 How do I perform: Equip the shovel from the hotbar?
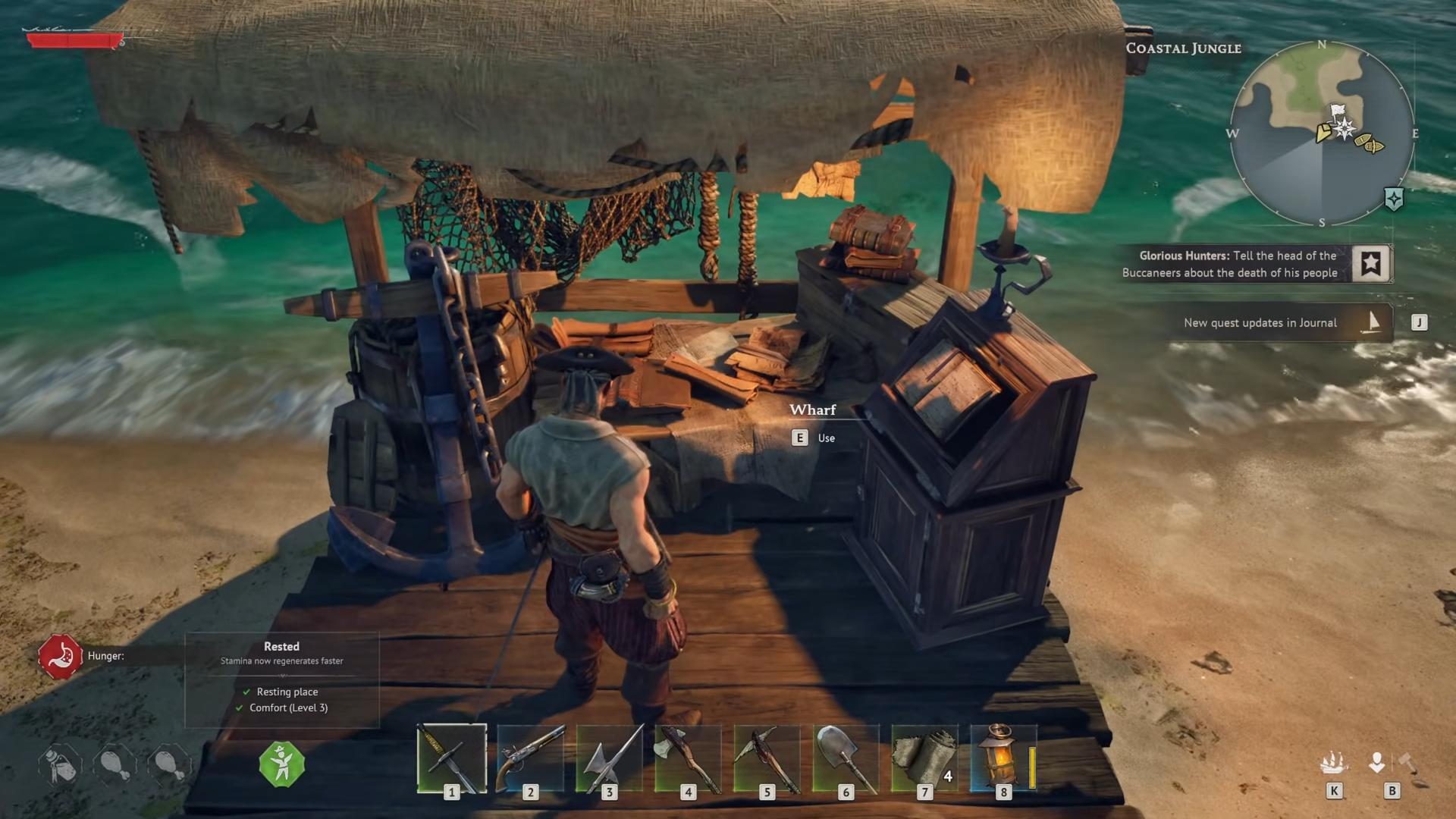[846, 758]
